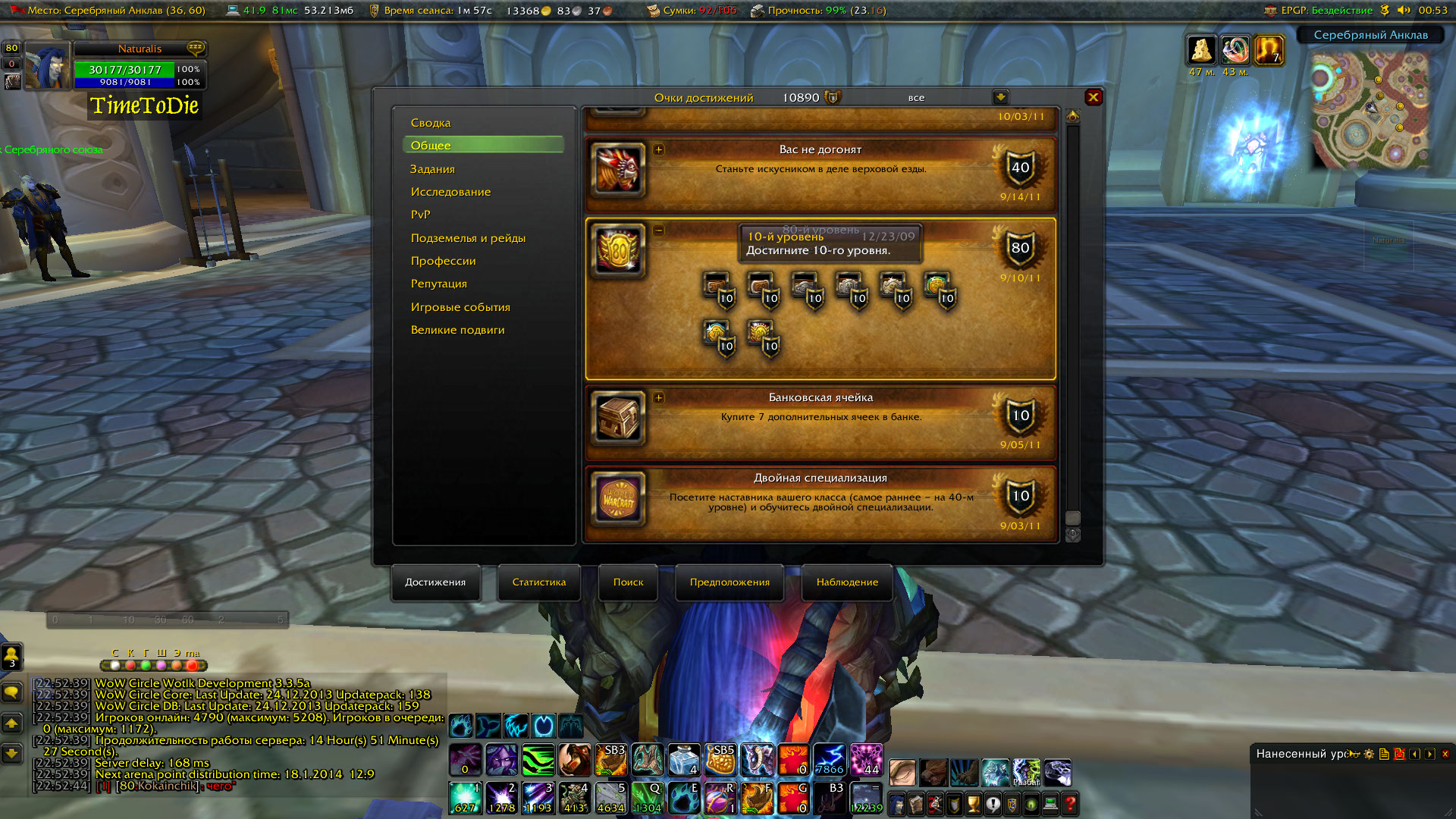1456x819 pixels.
Task: Select the Профессии category
Action: 443,261
